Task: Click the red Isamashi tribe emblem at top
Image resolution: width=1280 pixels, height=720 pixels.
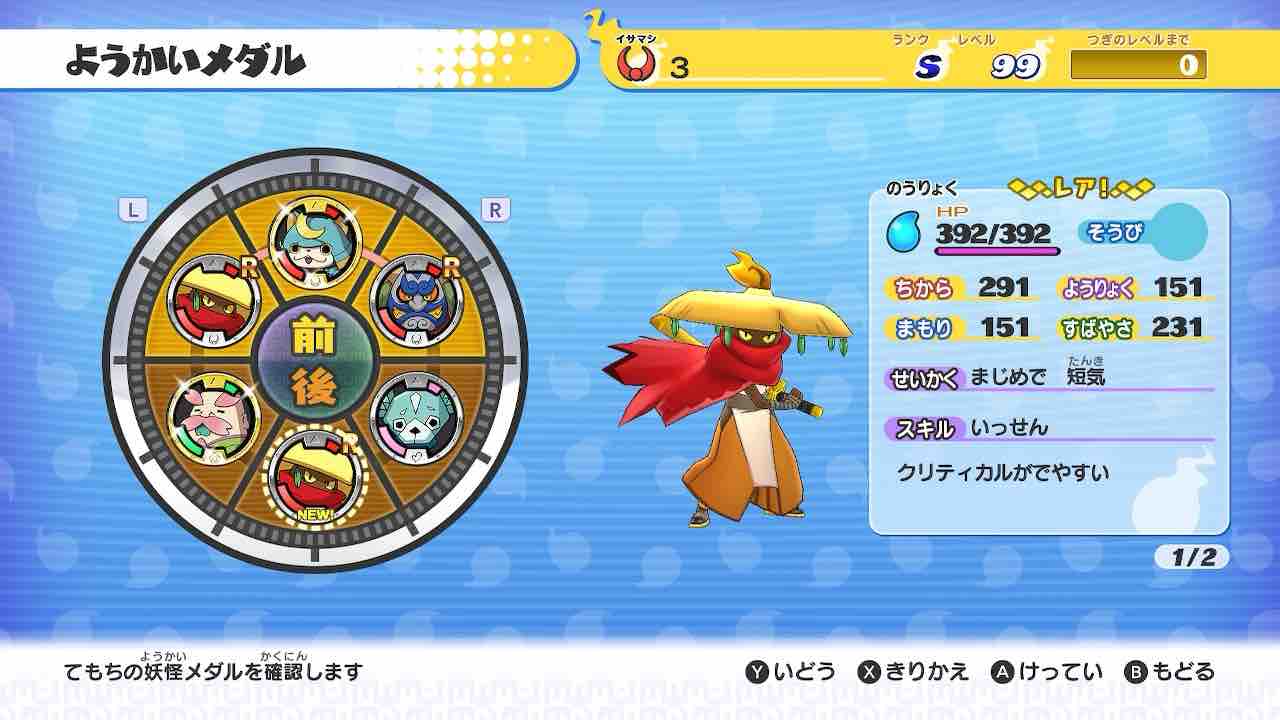Action: pyautogui.click(x=636, y=62)
